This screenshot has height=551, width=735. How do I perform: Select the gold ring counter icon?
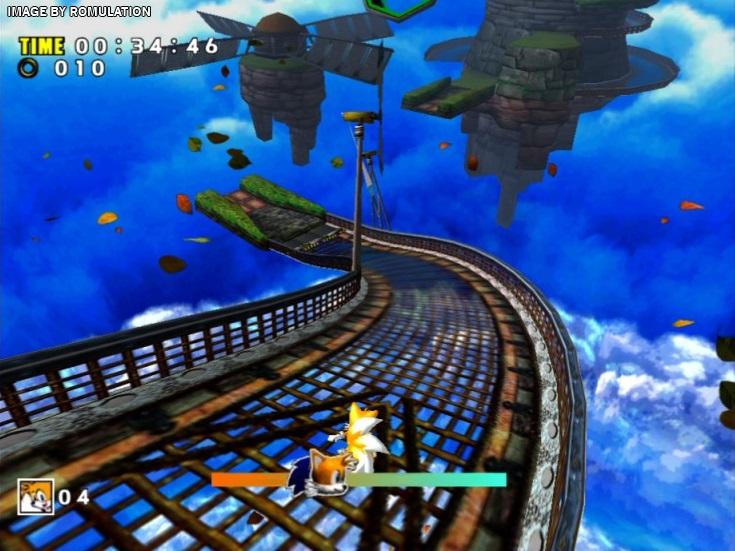pos(29,68)
